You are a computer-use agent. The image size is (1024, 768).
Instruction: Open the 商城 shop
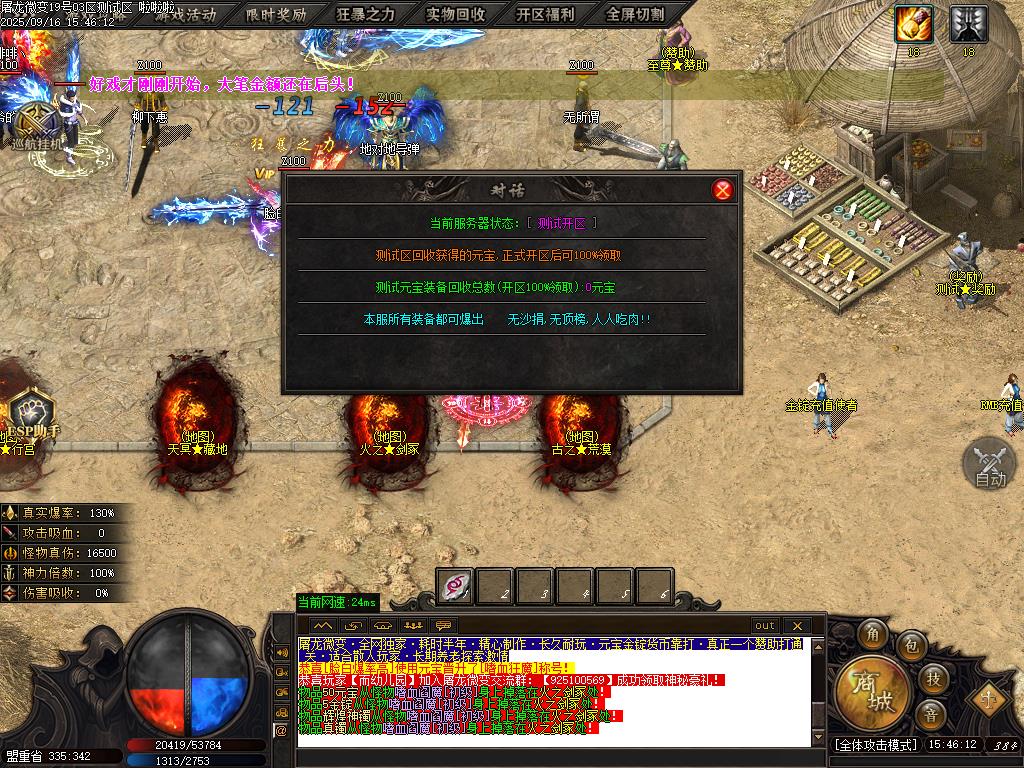865,688
